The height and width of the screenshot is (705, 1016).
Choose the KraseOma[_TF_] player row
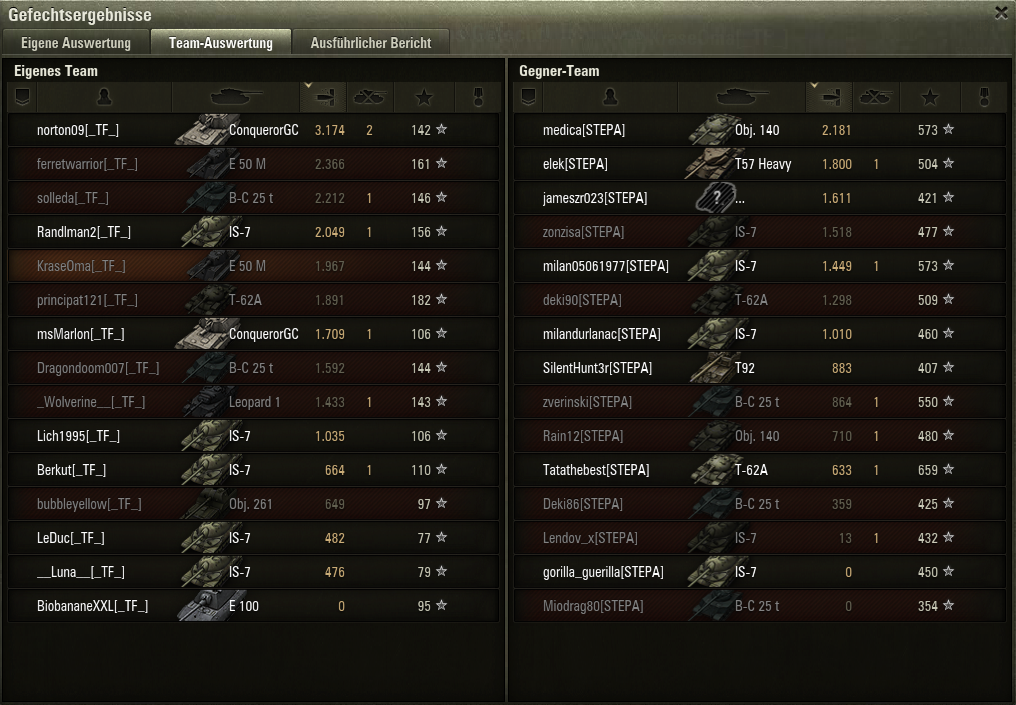coord(78,266)
